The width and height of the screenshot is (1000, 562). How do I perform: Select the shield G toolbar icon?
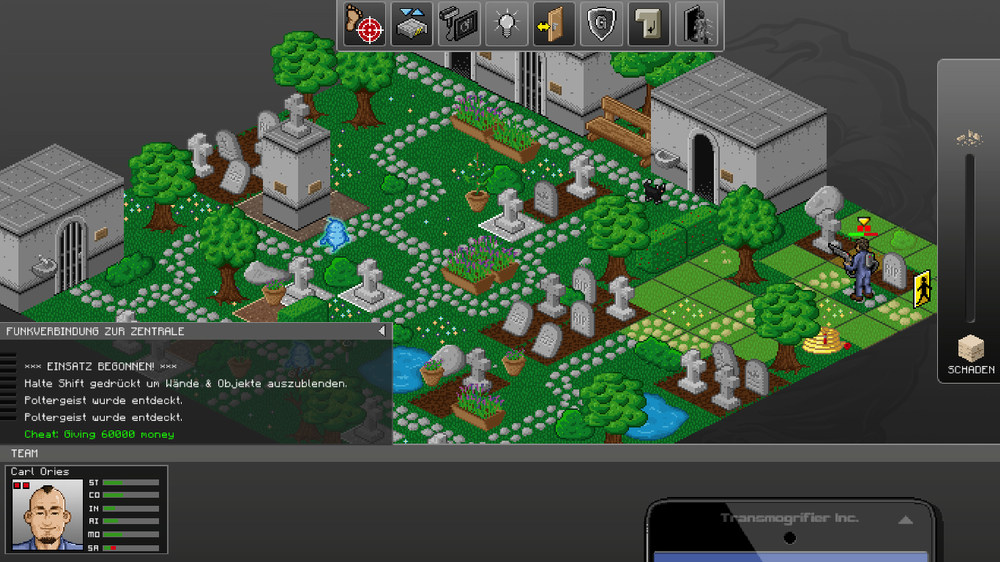600,24
